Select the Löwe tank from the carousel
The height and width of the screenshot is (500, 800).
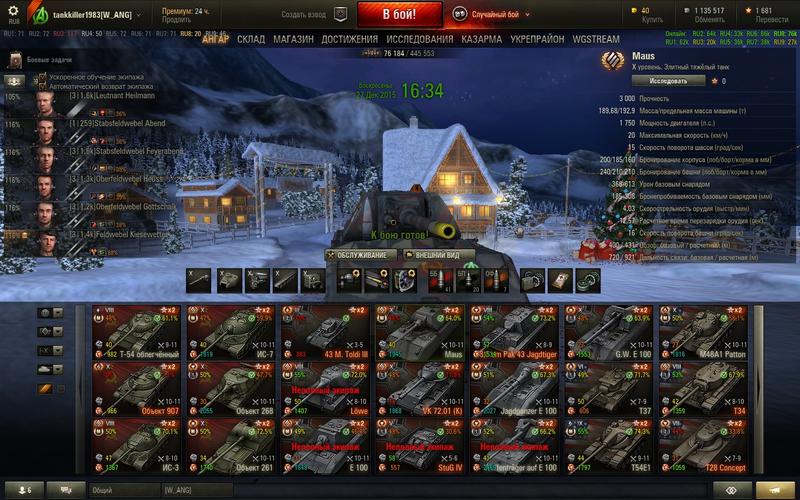click(327, 387)
